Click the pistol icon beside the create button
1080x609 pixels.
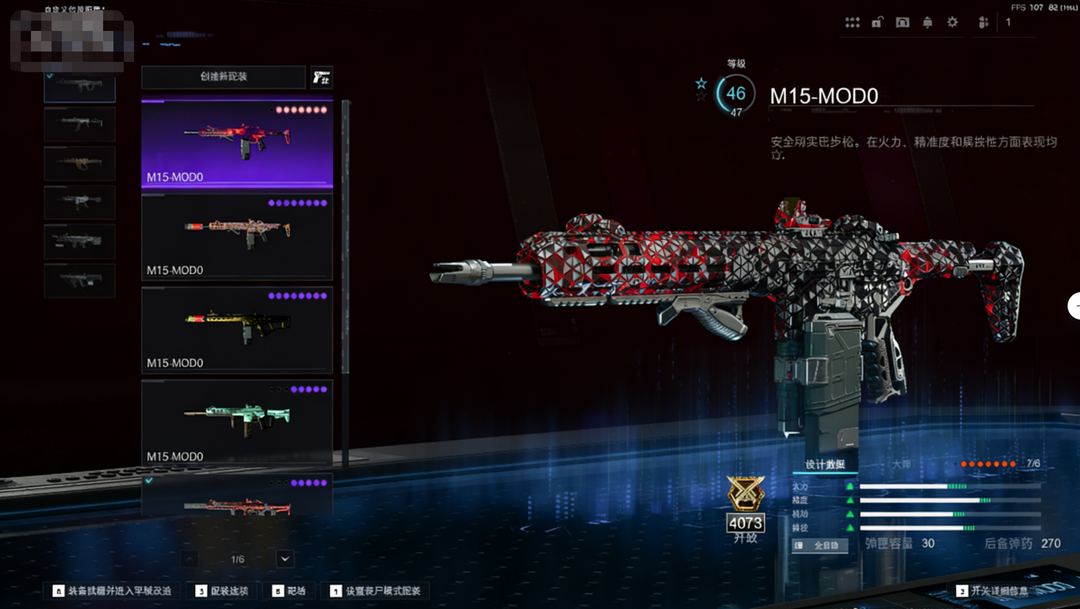point(321,77)
